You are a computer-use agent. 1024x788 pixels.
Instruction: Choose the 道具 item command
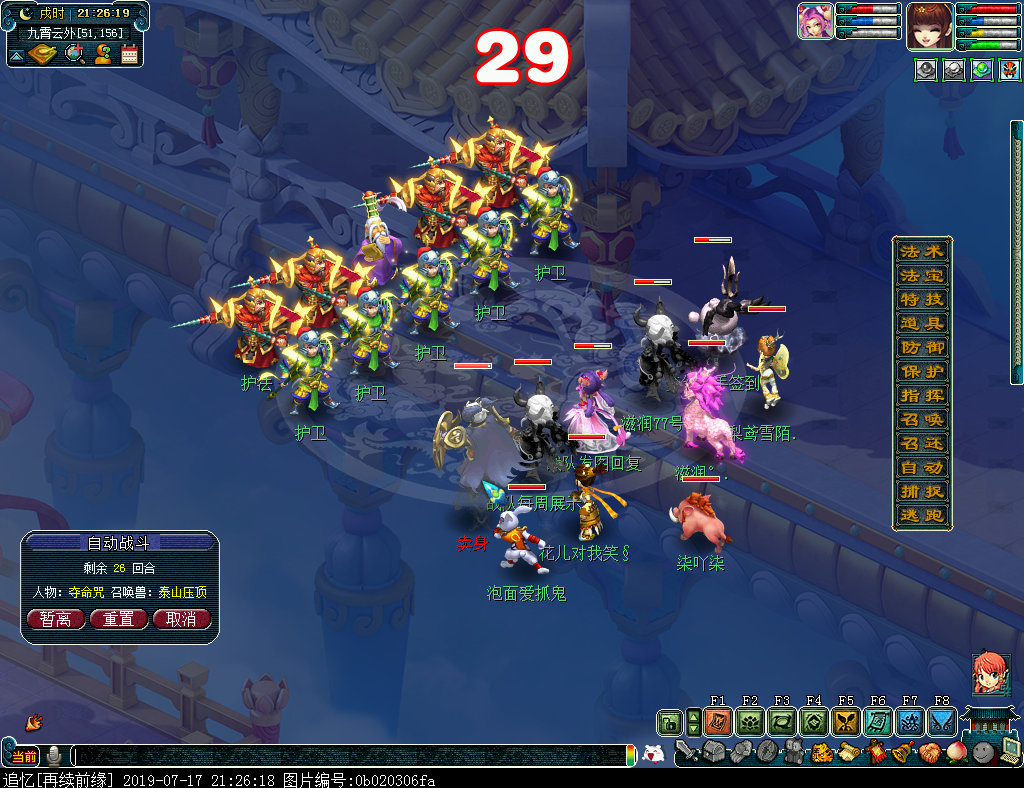coord(921,323)
